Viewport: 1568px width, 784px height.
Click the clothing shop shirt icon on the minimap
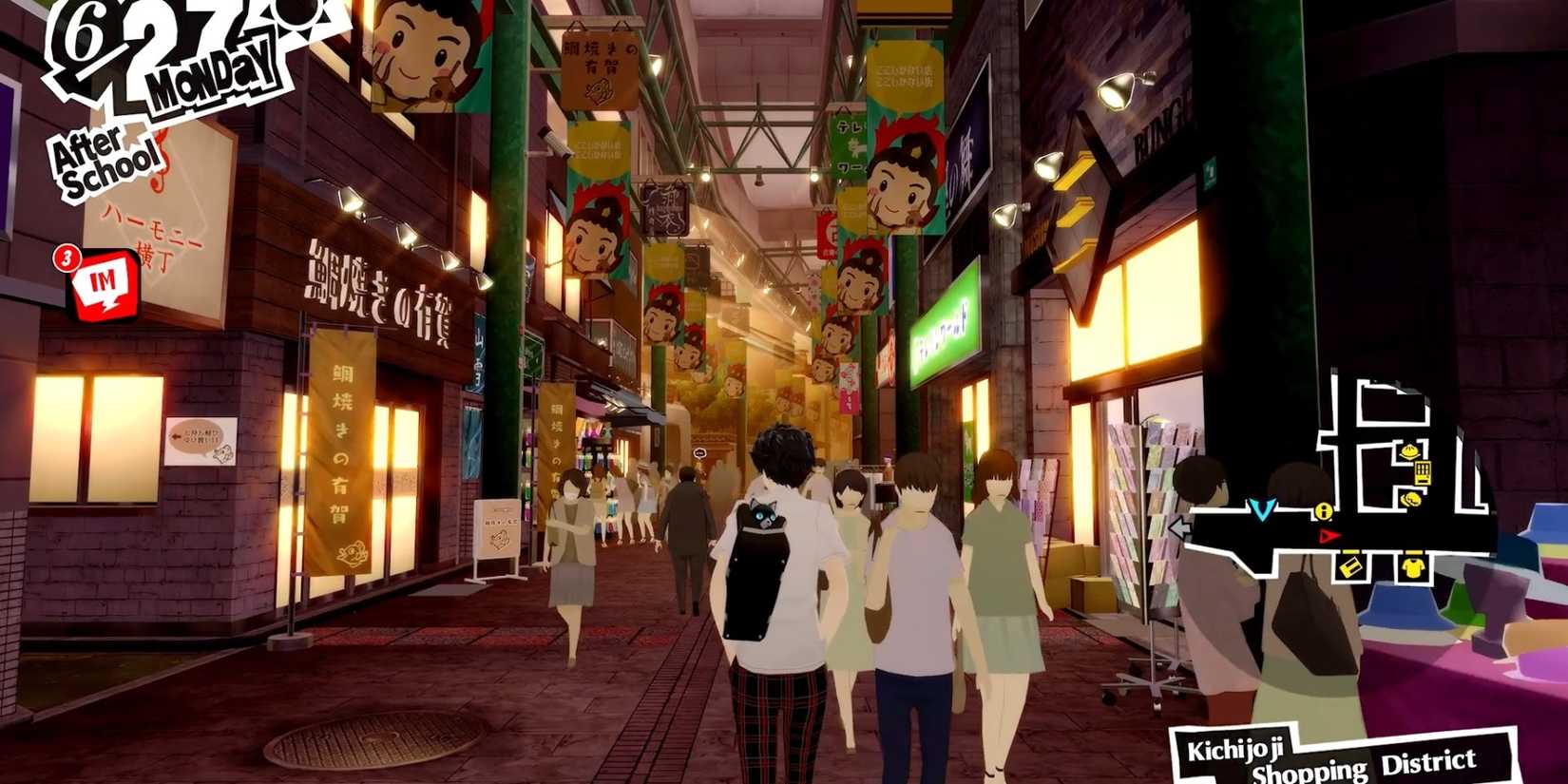(x=1414, y=567)
